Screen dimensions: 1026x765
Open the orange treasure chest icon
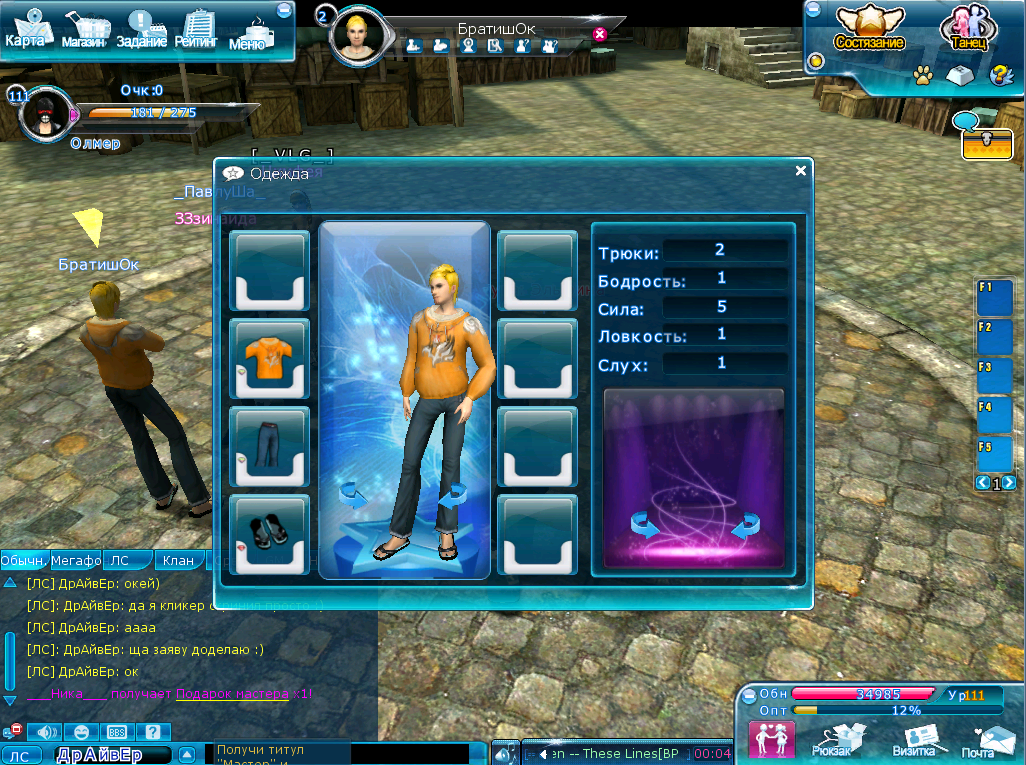pos(987,144)
